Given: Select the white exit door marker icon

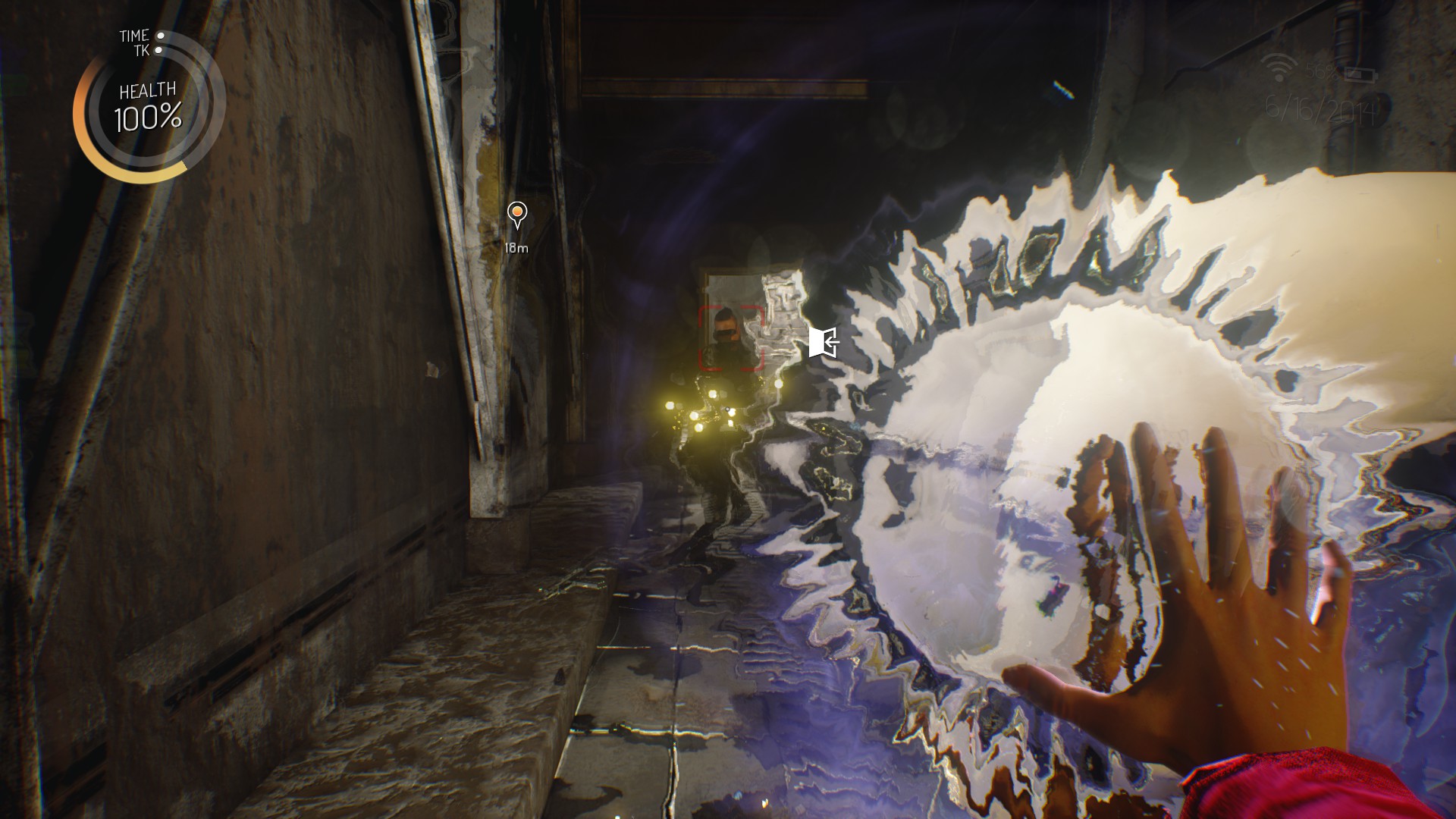Looking at the screenshot, I should point(824,342).
